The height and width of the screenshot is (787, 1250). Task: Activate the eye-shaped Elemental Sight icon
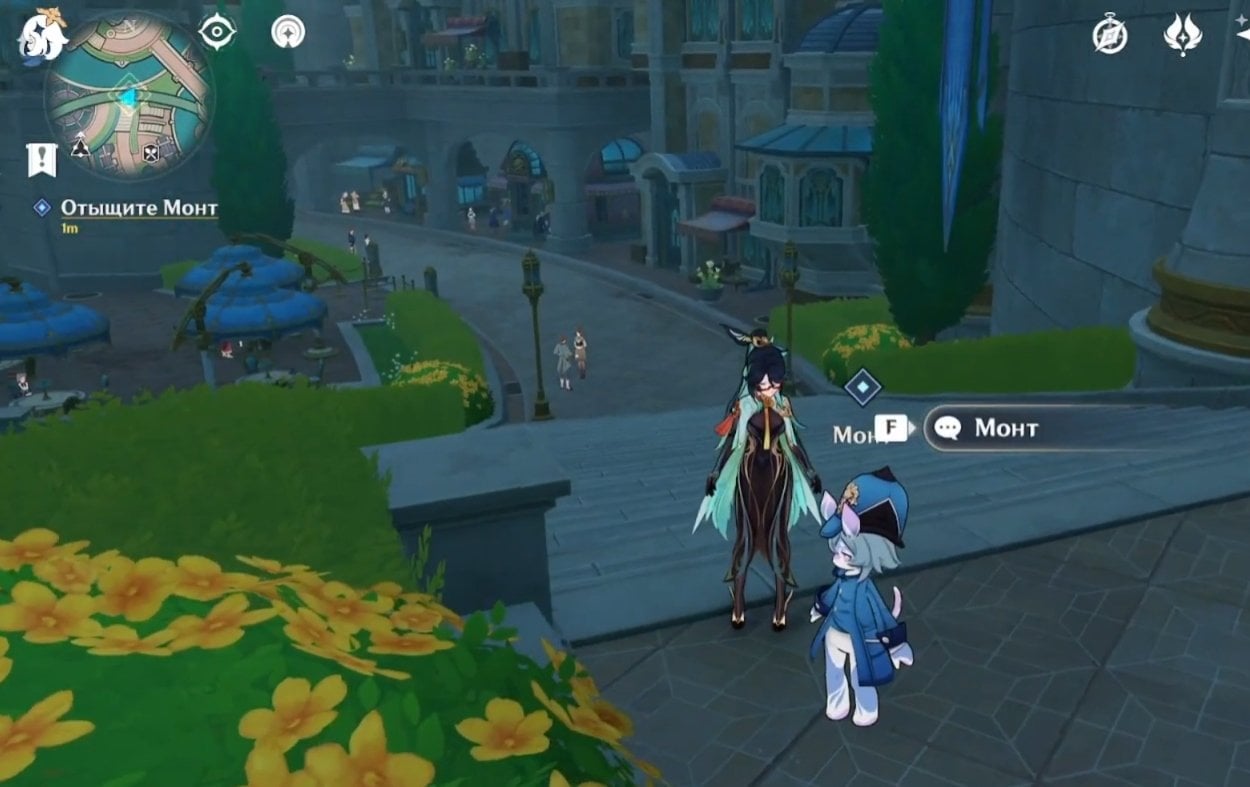click(x=216, y=32)
